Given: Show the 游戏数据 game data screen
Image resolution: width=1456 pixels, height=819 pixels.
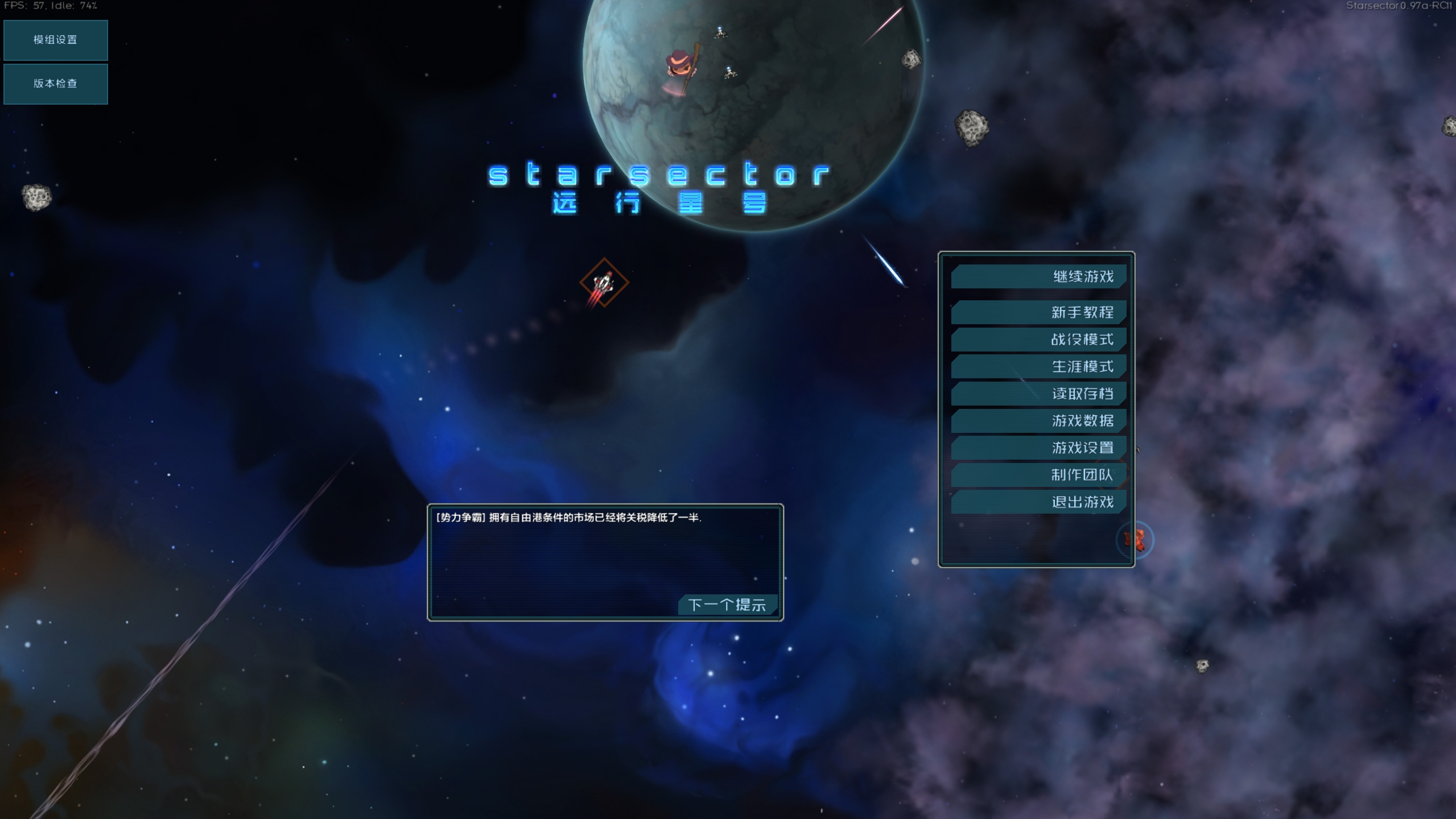Looking at the screenshot, I should tap(1038, 420).
